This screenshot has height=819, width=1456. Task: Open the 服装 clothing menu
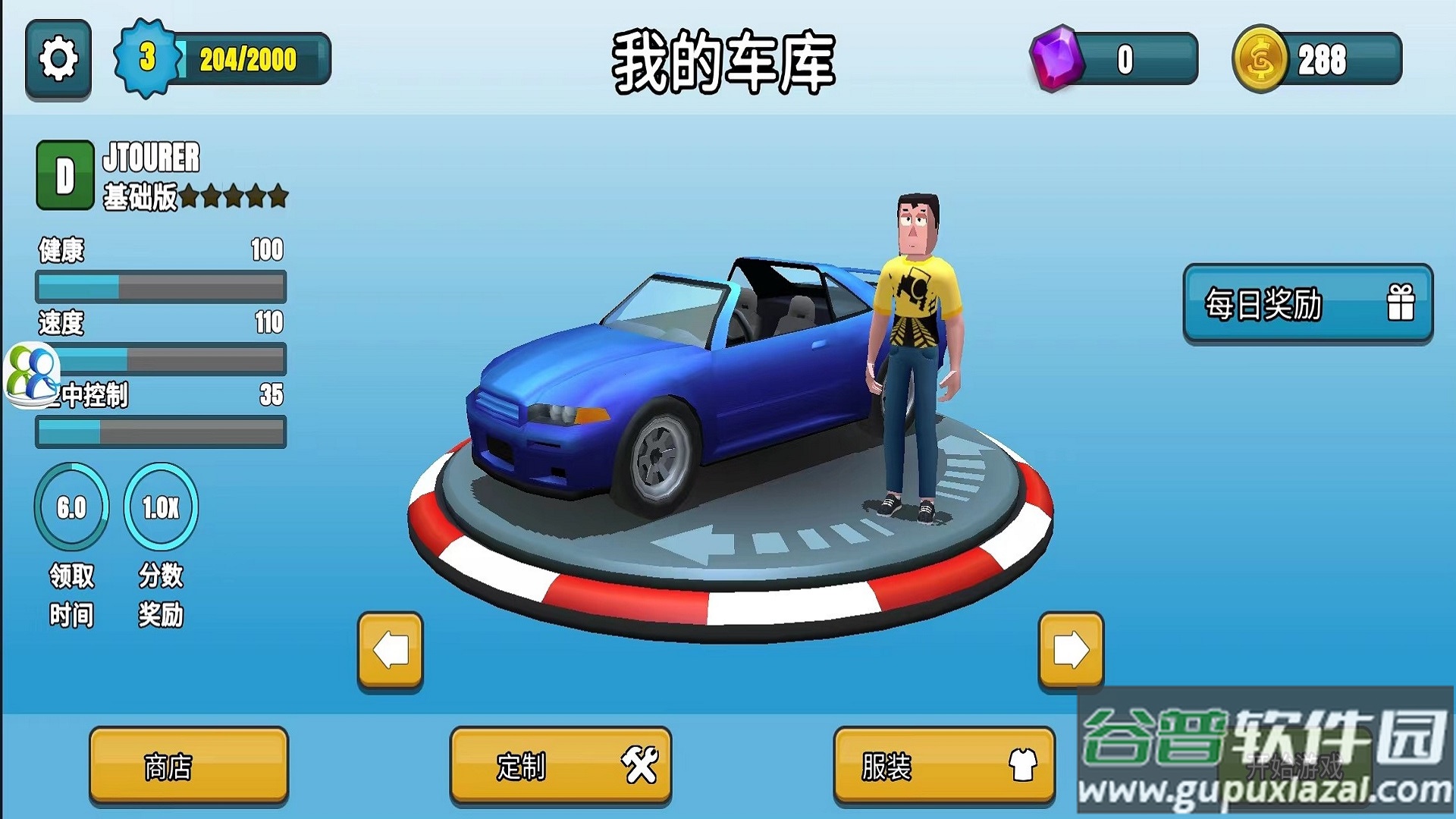(944, 766)
